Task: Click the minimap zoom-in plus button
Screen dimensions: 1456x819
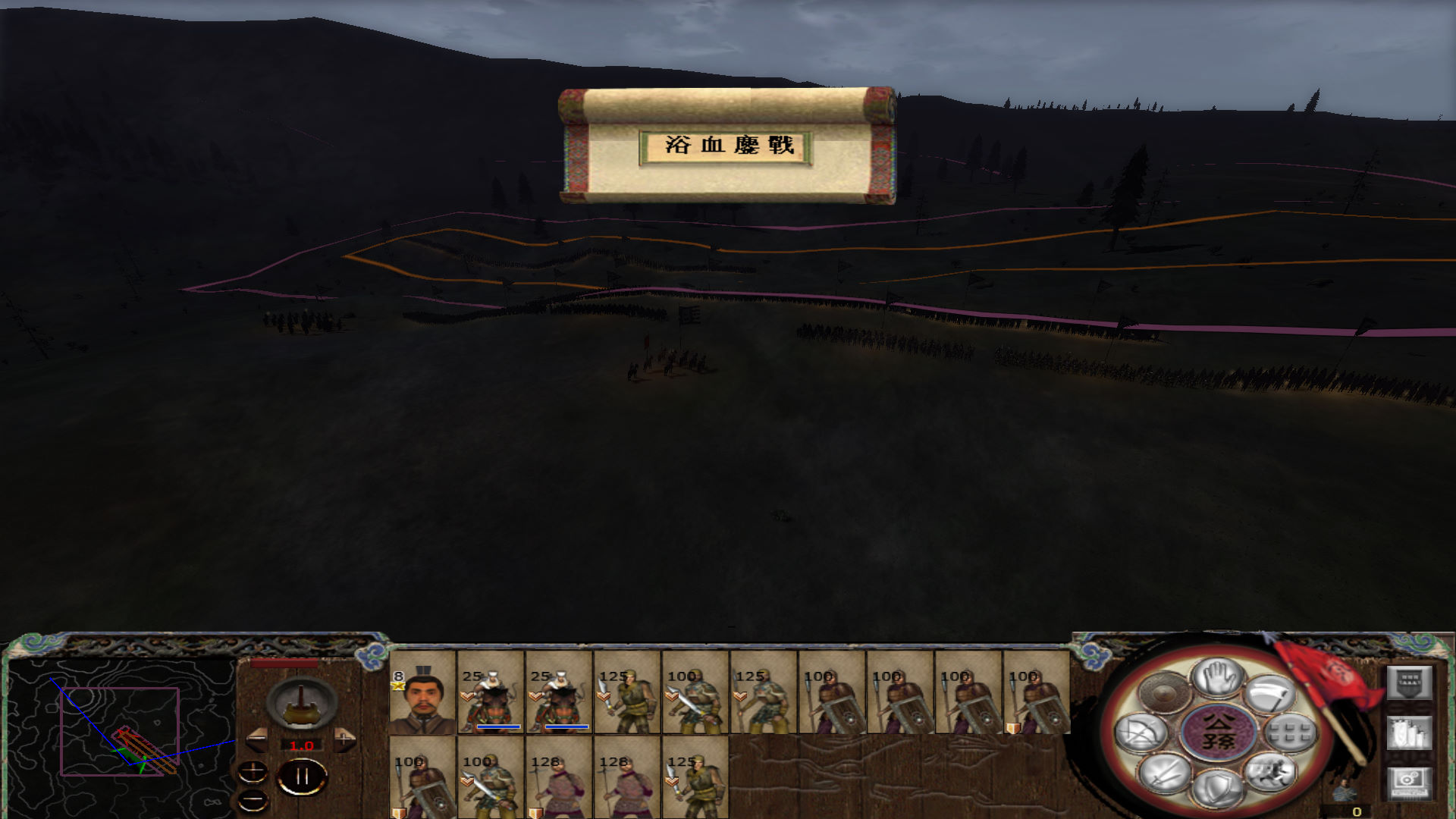Action: click(x=253, y=772)
